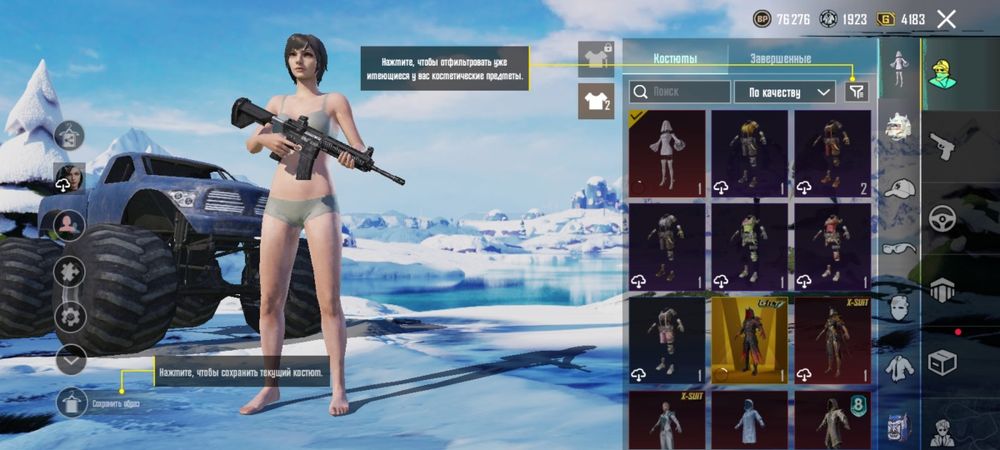Click the Поиск search field
Image resolution: width=1000 pixels, height=450 pixels.
click(680, 92)
